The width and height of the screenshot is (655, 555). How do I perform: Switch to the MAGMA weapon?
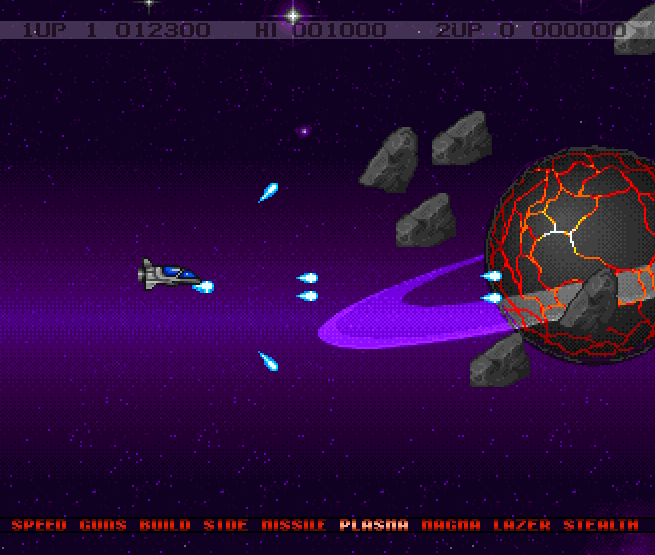click(x=450, y=525)
